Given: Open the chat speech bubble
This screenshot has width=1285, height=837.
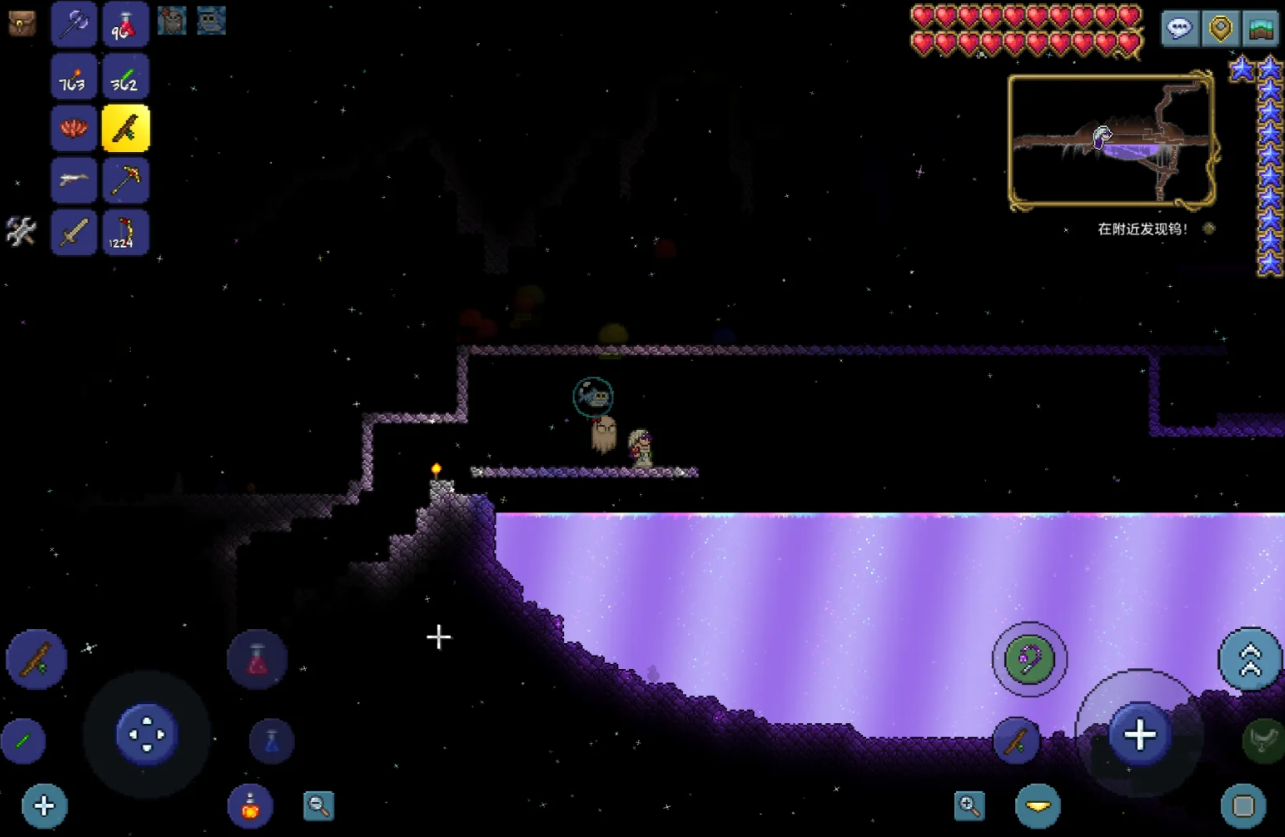Looking at the screenshot, I should click(1180, 28).
